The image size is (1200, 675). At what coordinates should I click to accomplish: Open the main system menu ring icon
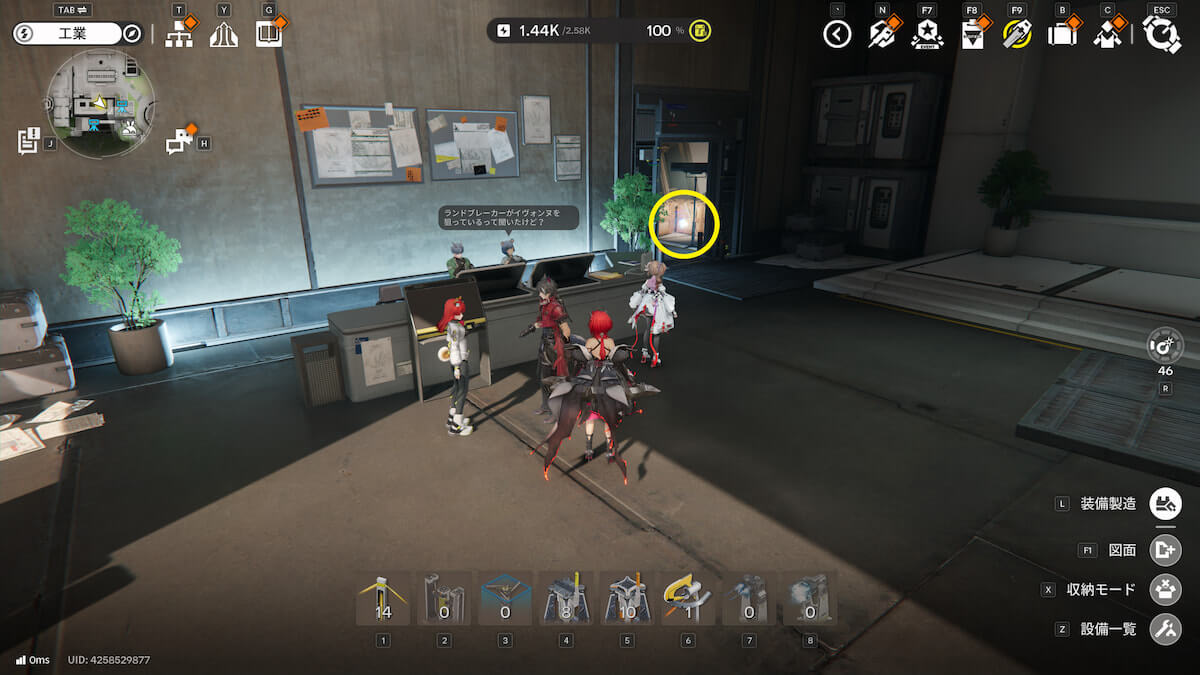pyautogui.click(x=1162, y=34)
